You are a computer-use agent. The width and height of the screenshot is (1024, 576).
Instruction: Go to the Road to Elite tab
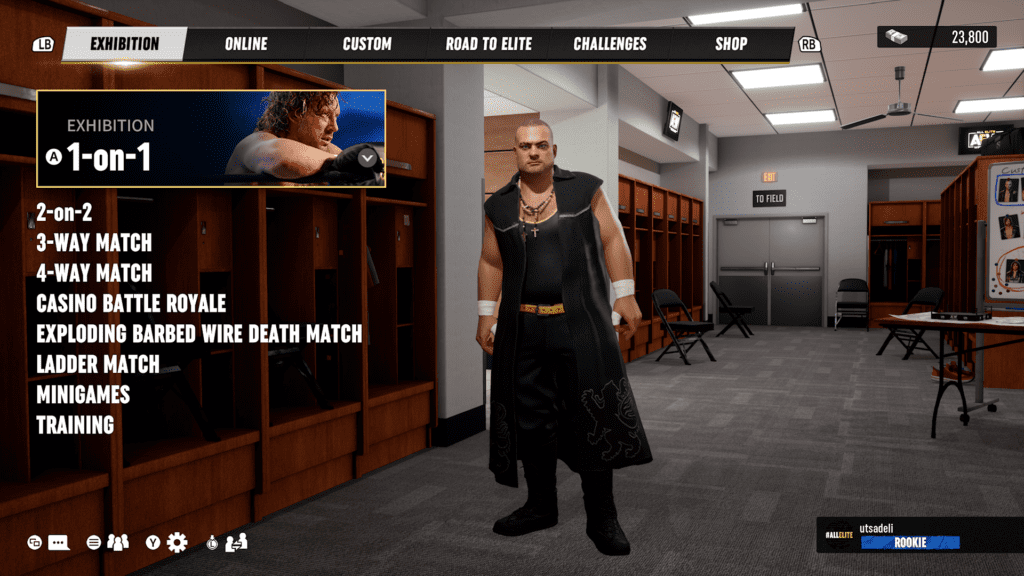489,44
